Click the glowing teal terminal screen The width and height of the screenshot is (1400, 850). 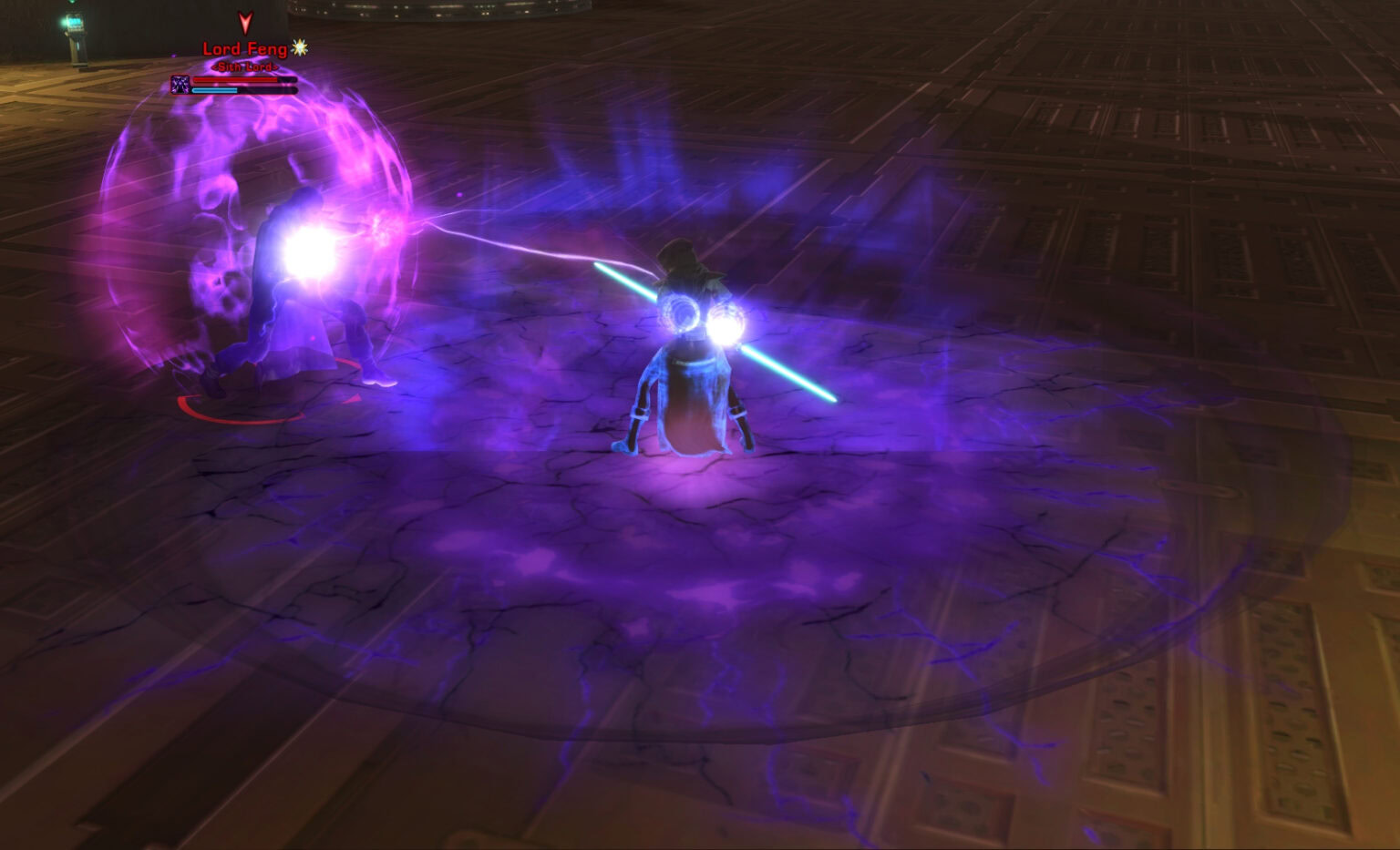click(75, 22)
